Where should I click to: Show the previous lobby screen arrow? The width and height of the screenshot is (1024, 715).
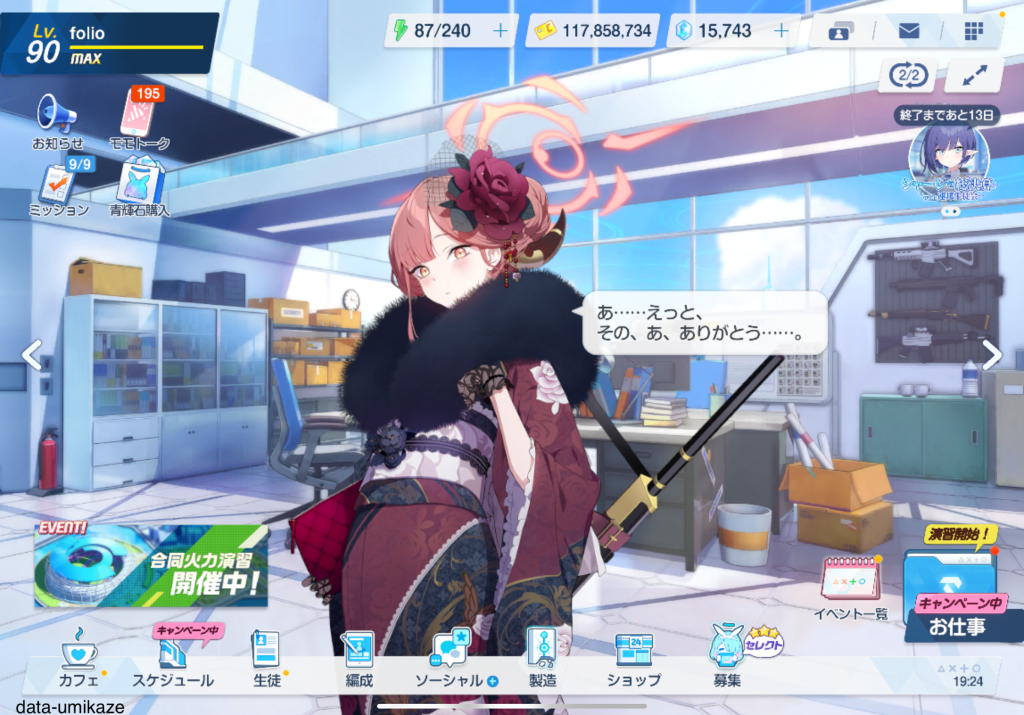[x=32, y=354]
